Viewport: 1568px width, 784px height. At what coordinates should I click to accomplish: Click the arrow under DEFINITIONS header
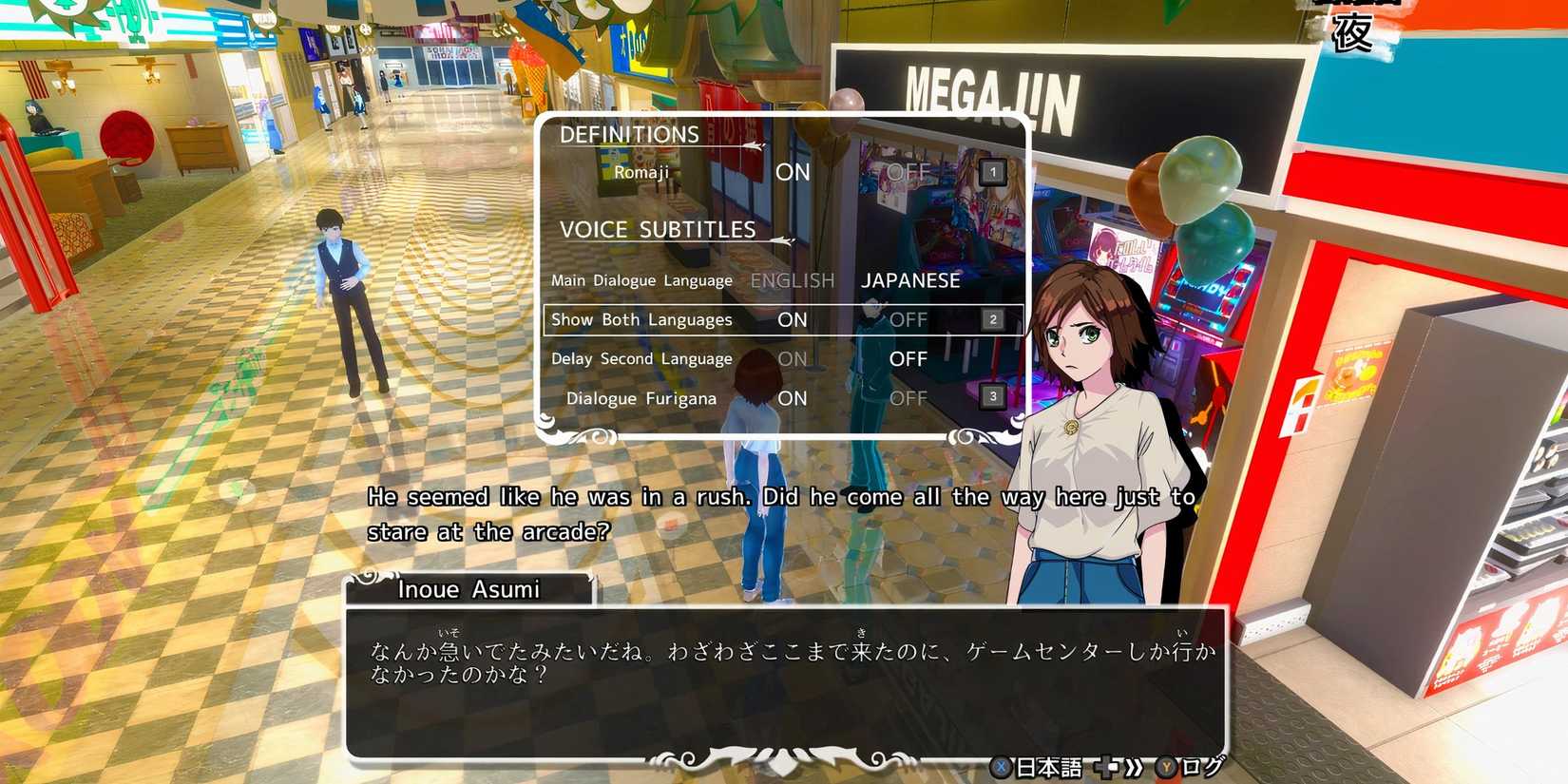(755, 144)
